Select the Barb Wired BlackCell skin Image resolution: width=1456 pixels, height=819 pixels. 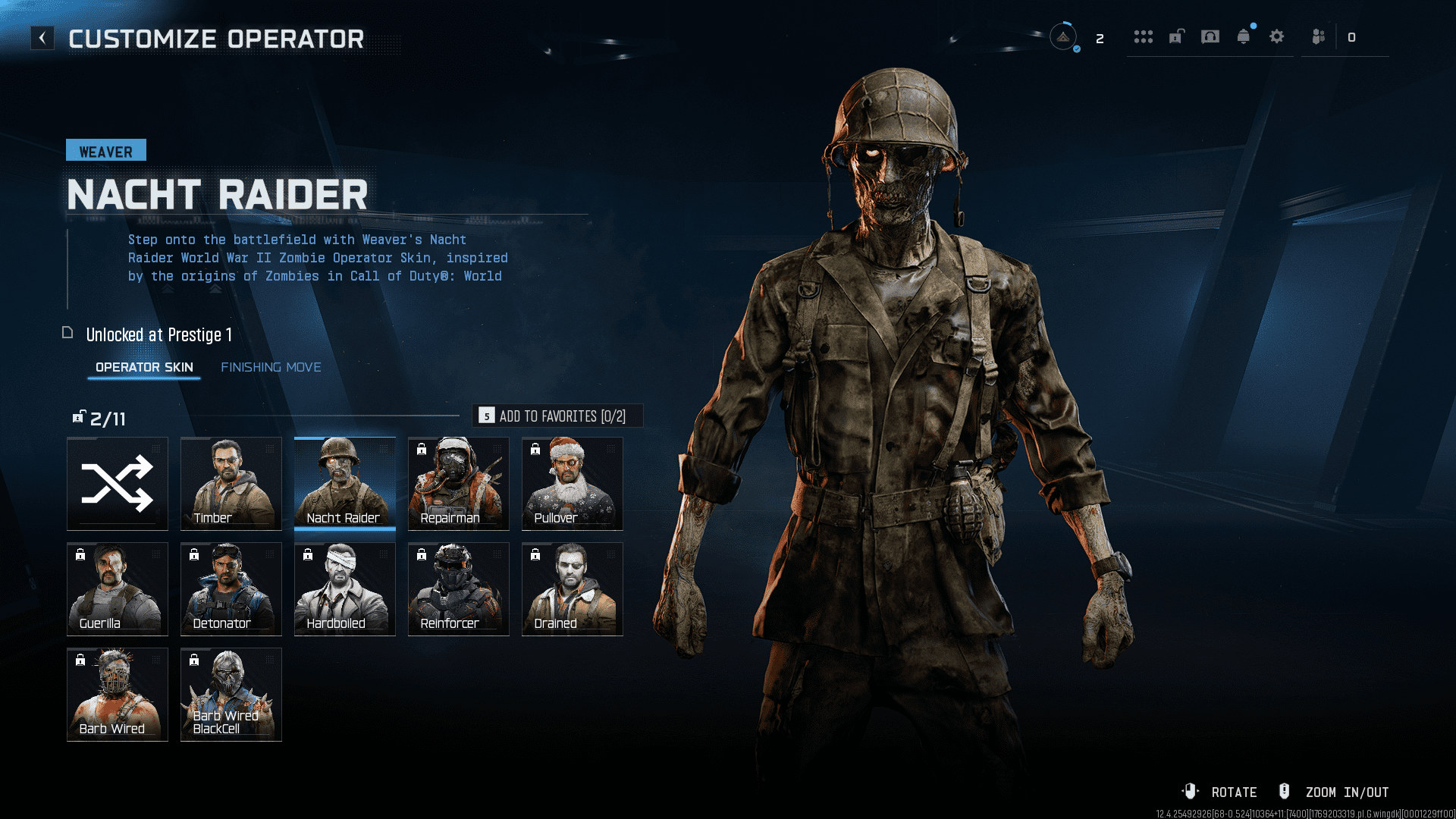(231, 695)
